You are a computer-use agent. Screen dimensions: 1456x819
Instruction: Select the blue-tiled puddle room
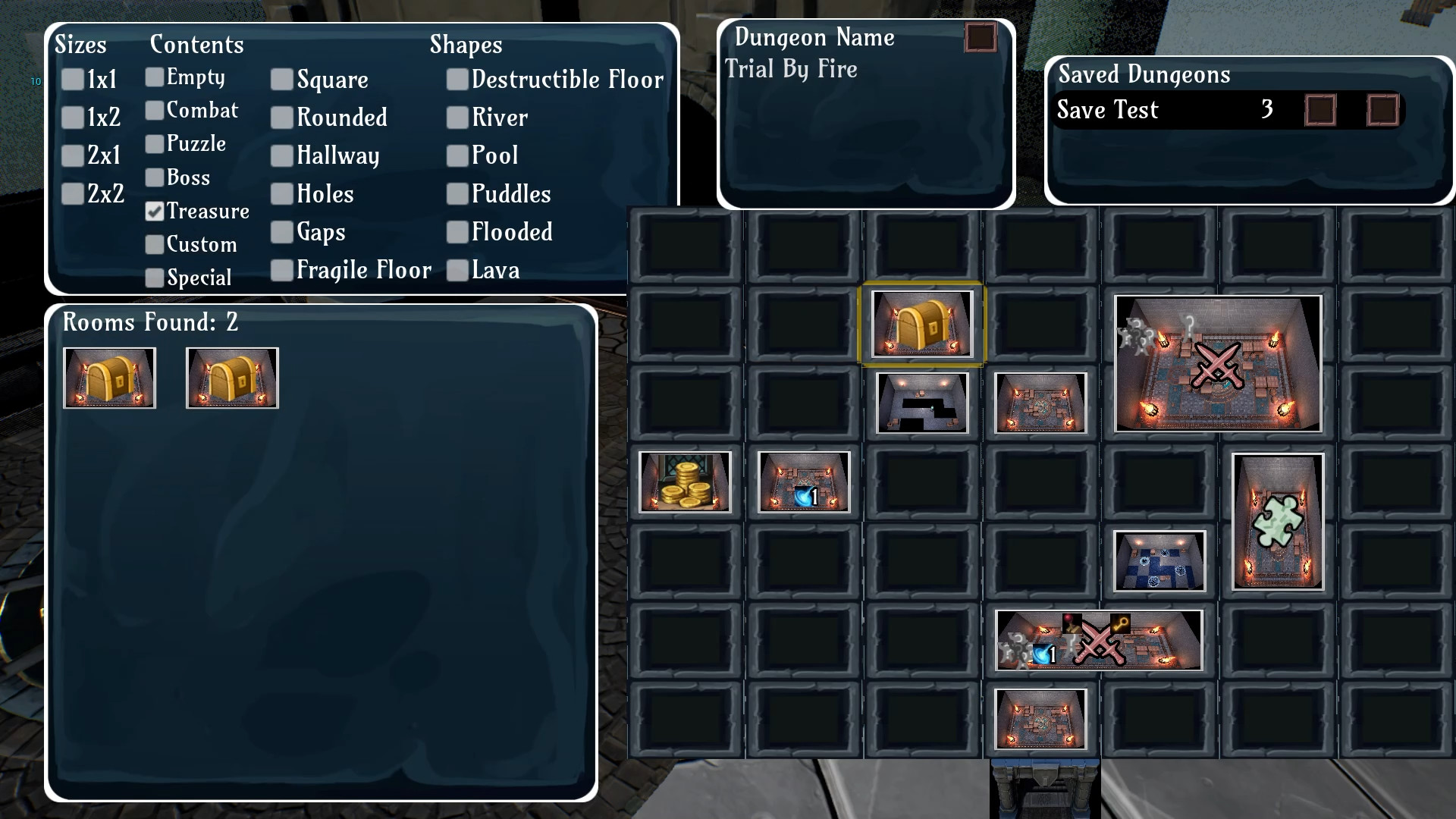(1158, 561)
